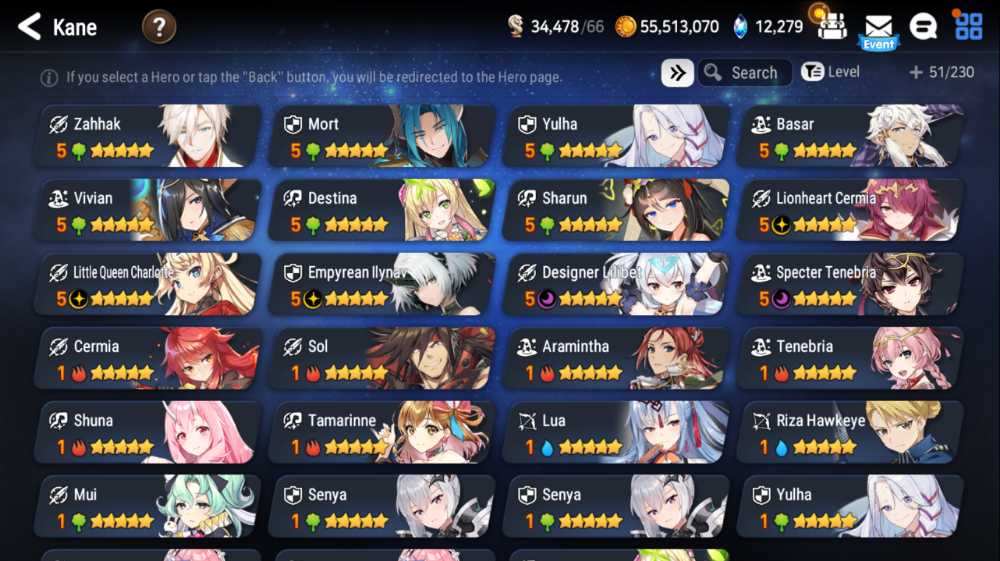Choose the hero Sol
This screenshot has width=1000, height=561.
(382, 358)
